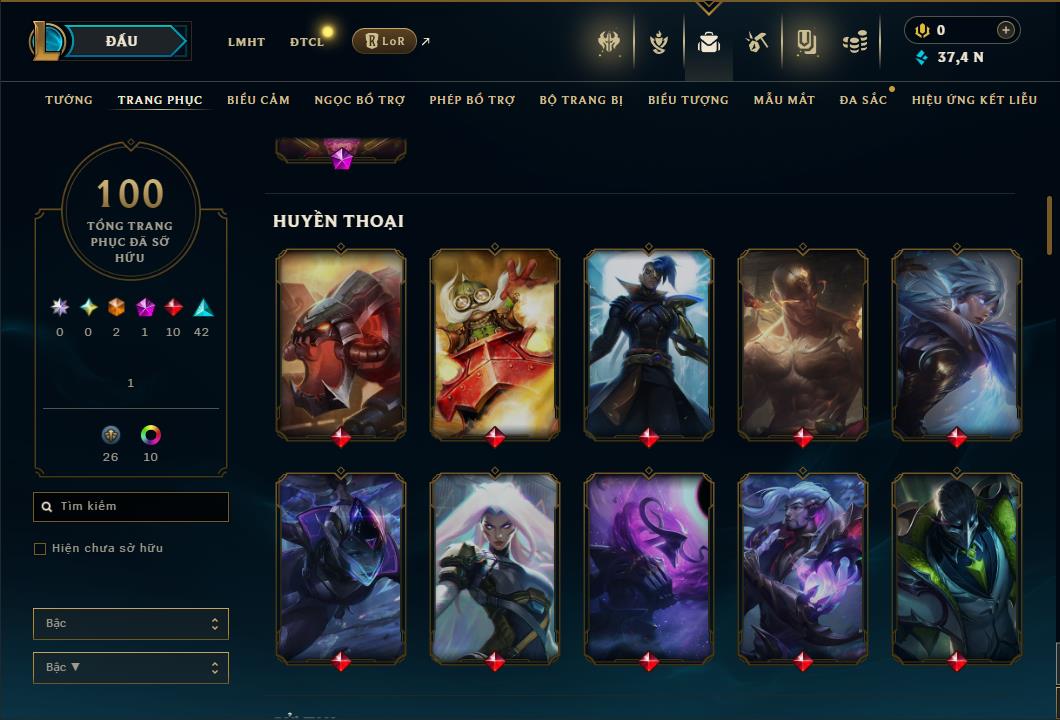Click the Tìm kiếm search field
1060x720 pixels.
(131, 507)
